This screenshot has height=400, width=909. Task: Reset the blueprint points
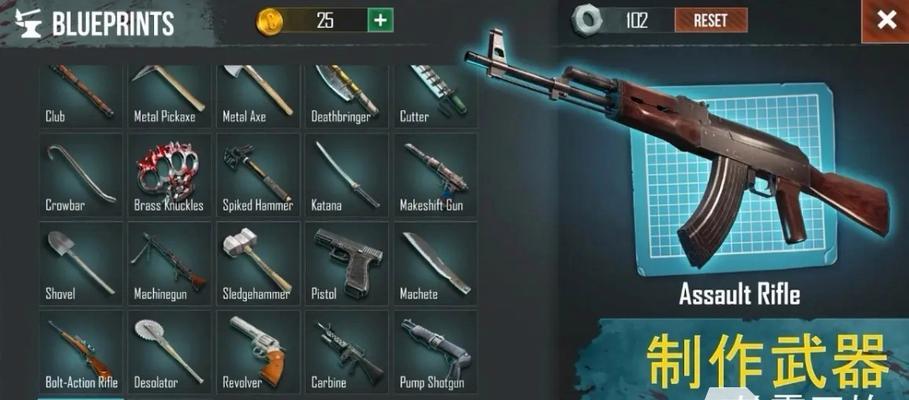point(710,20)
